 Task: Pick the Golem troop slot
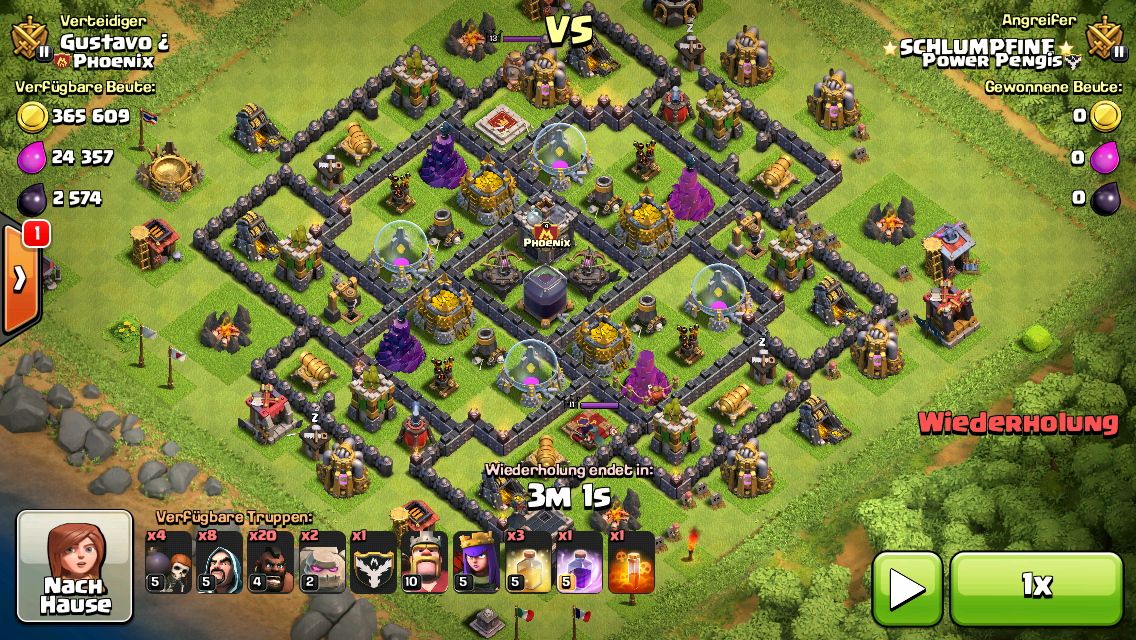tap(322, 562)
